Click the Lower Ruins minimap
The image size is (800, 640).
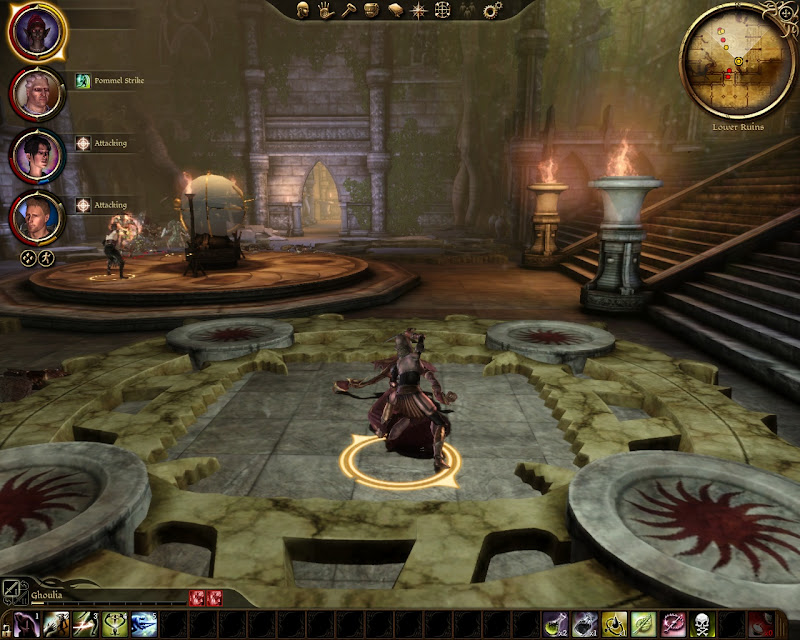(x=738, y=62)
